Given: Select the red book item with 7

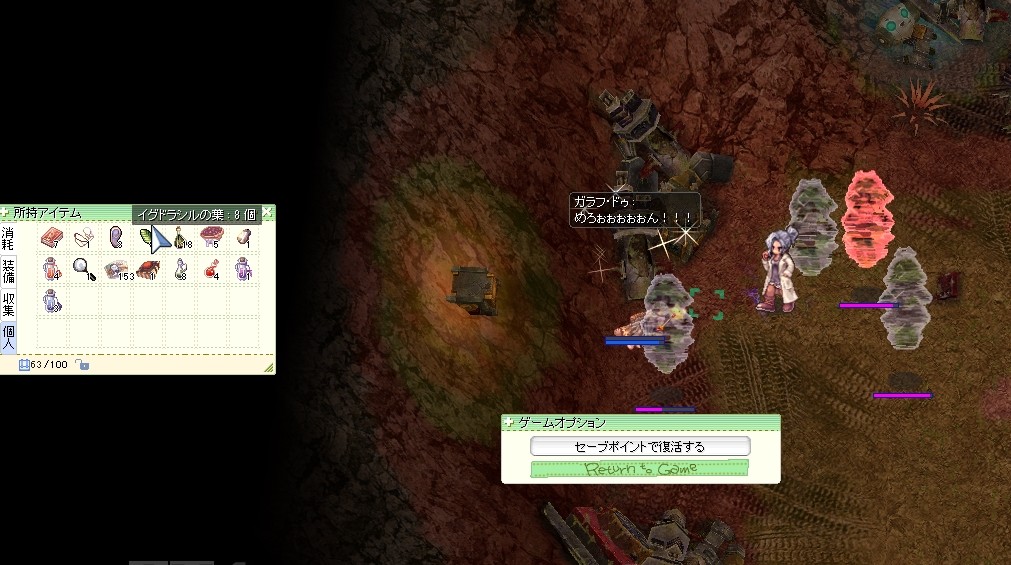Looking at the screenshot, I should 51,238.
